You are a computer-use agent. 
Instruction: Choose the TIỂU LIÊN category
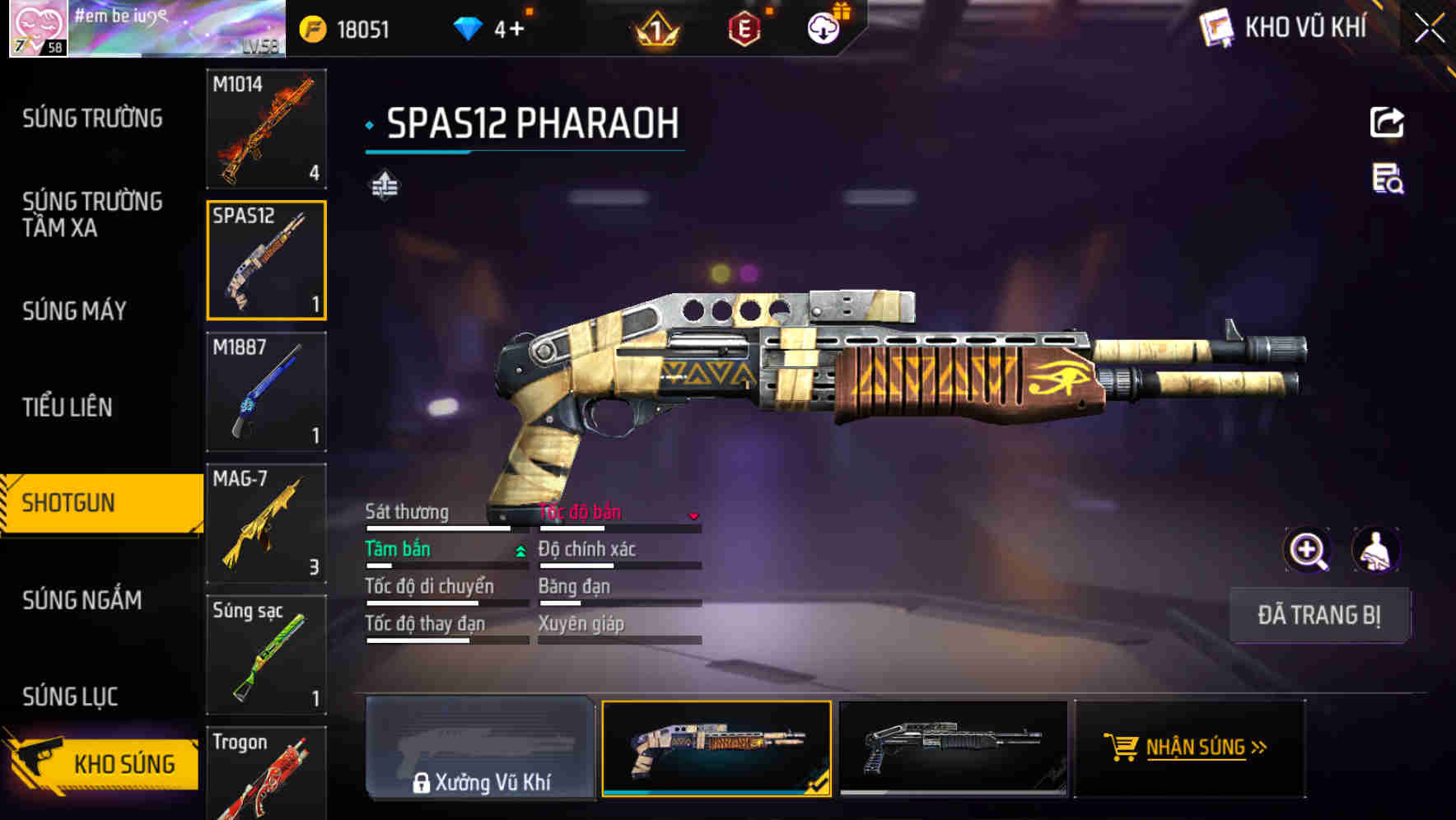(68, 407)
